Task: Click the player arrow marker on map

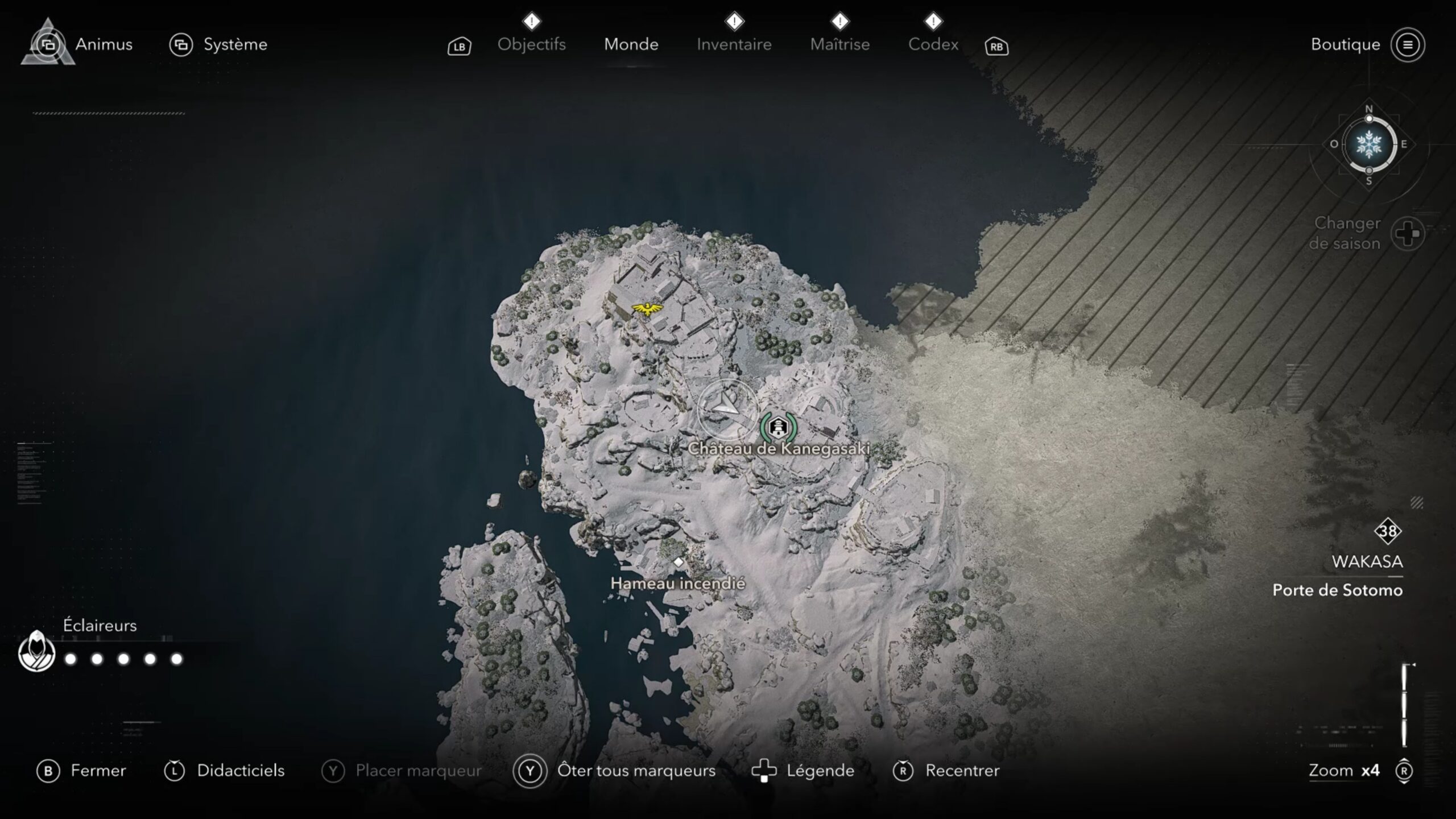Action: tap(725, 405)
